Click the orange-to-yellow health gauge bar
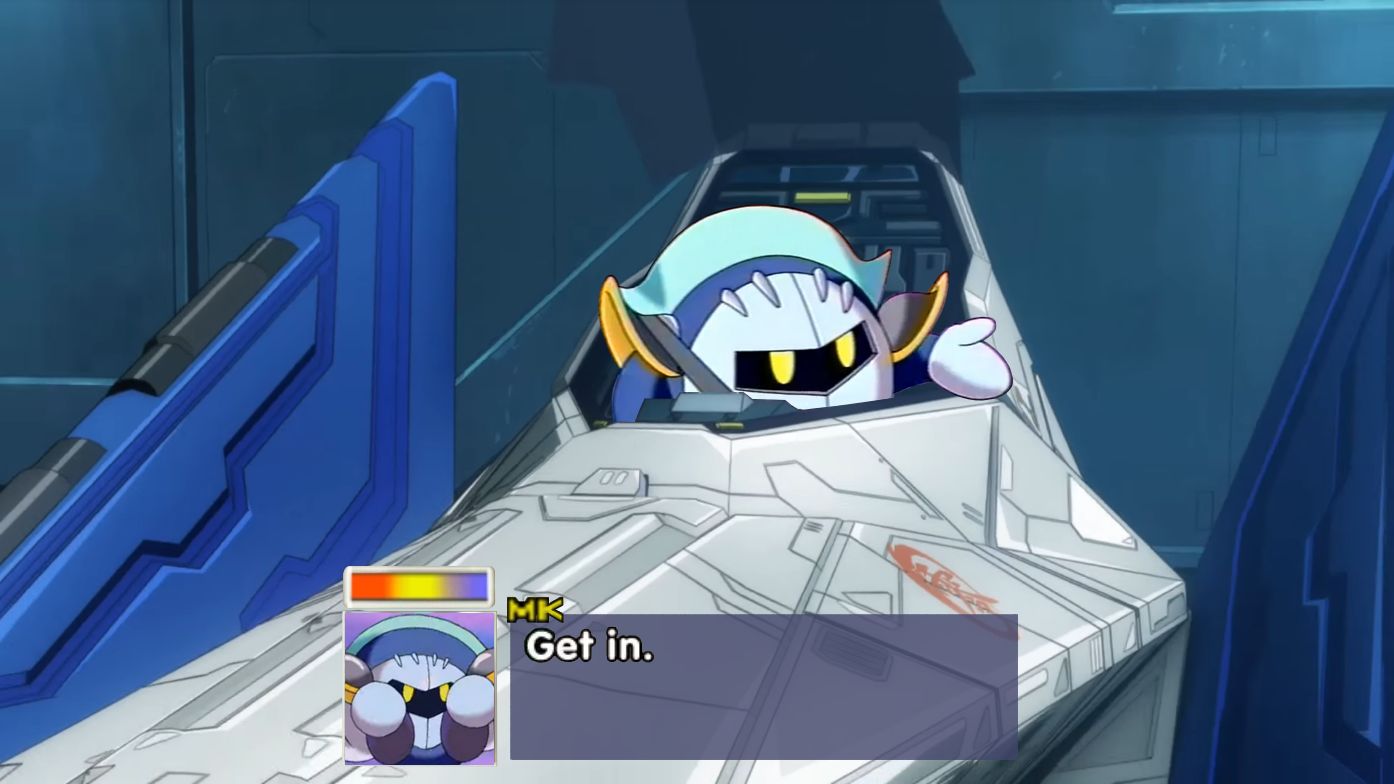 418,588
